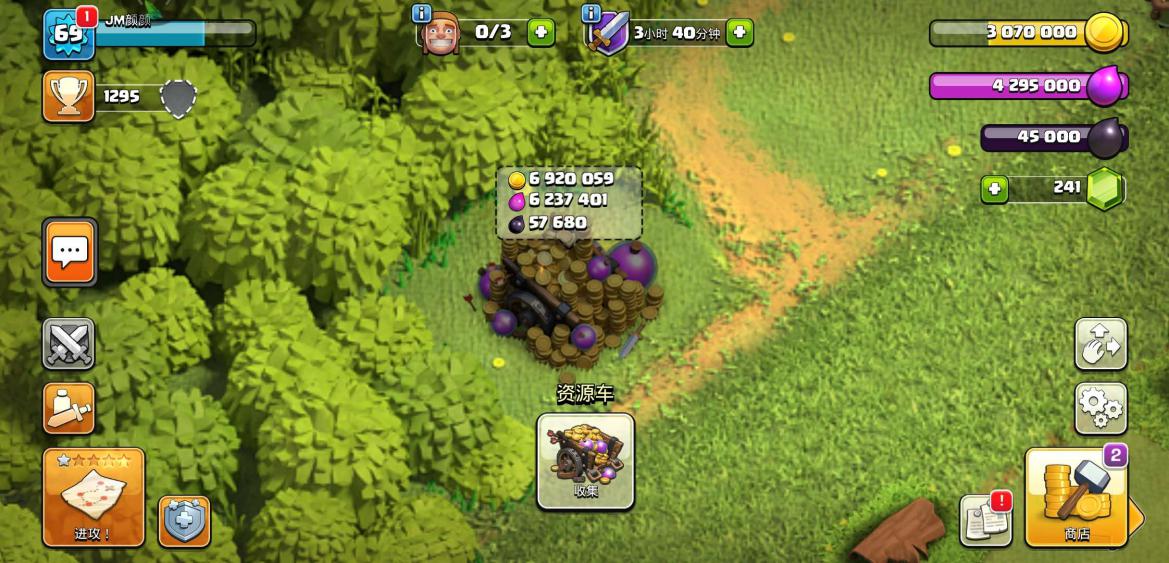Open the chat speech bubble panel
Viewport: 1169px width, 563px height.
click(x=70, y=252)
